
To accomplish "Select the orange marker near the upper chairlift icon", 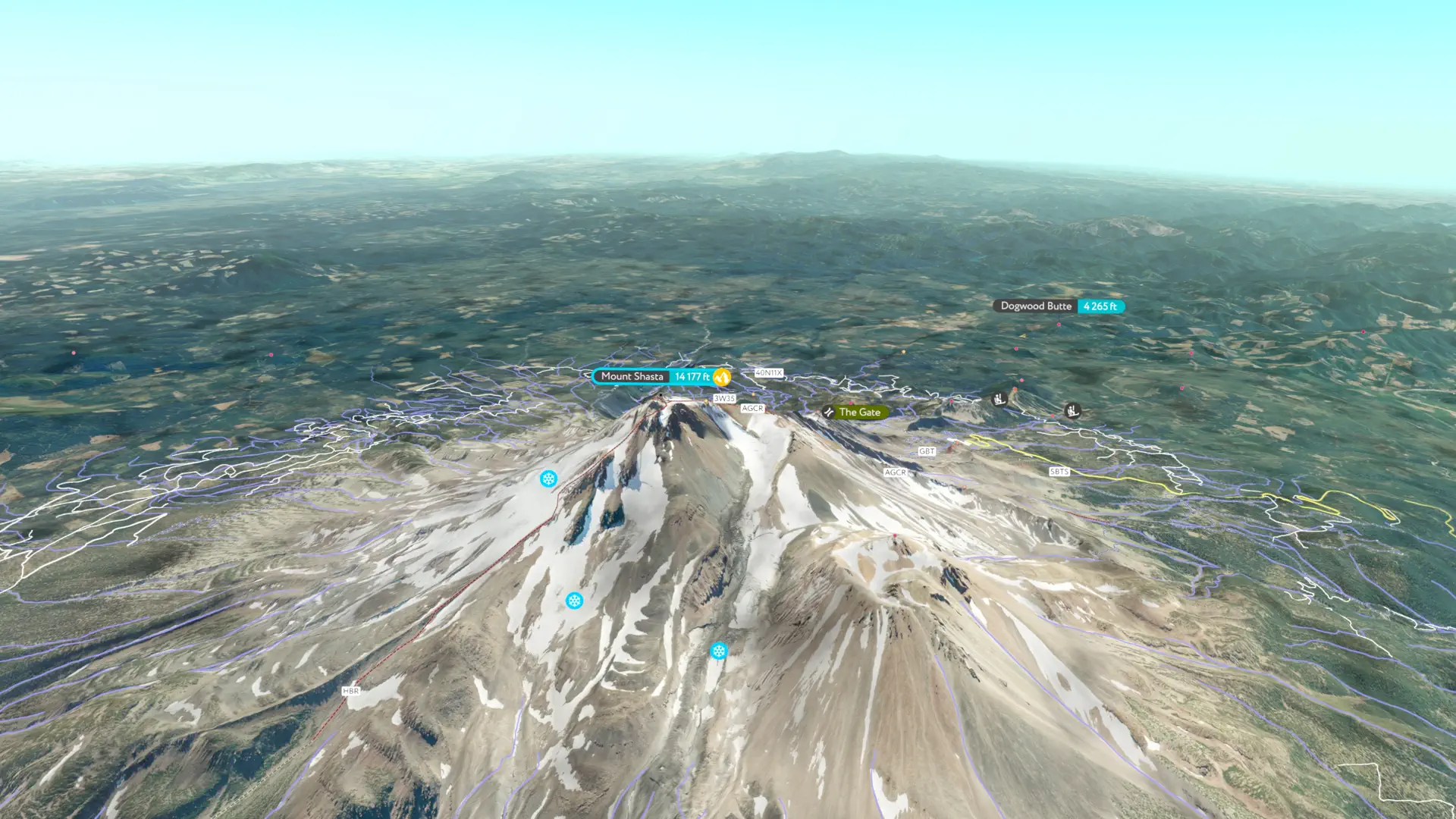I will click(1015, 388).
